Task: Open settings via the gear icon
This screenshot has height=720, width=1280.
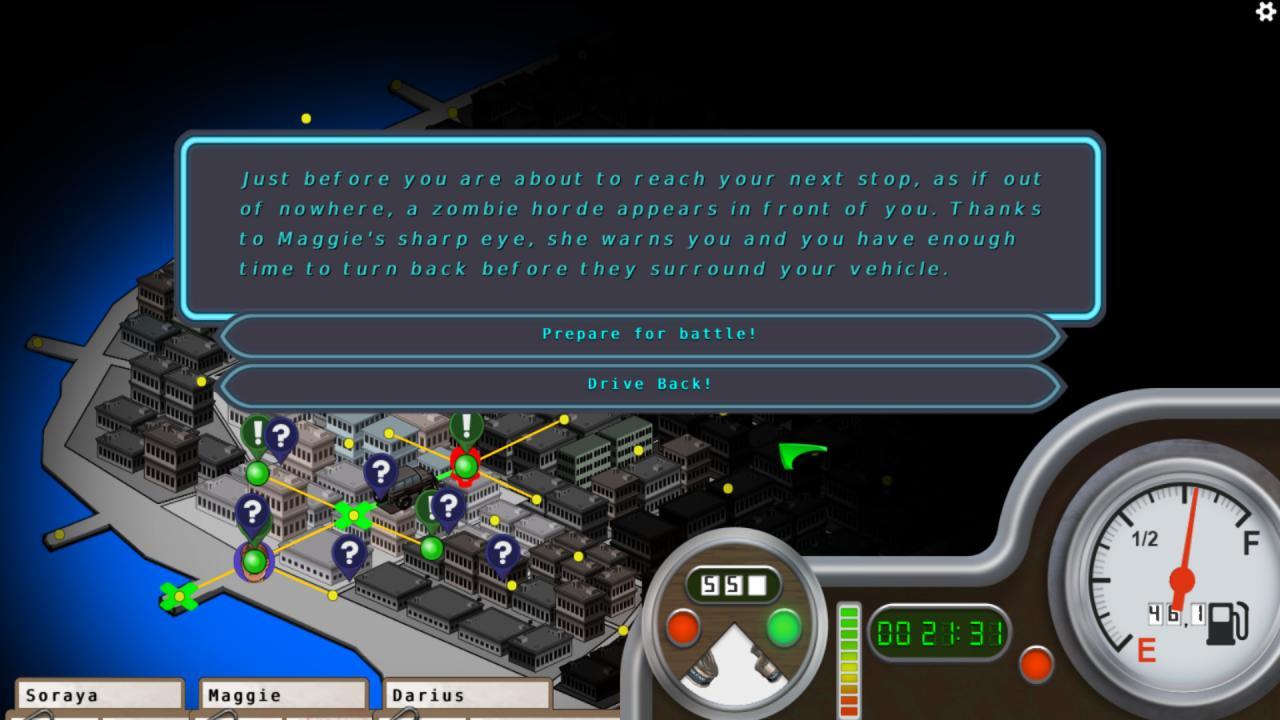Action: (x=1265, y=11)
